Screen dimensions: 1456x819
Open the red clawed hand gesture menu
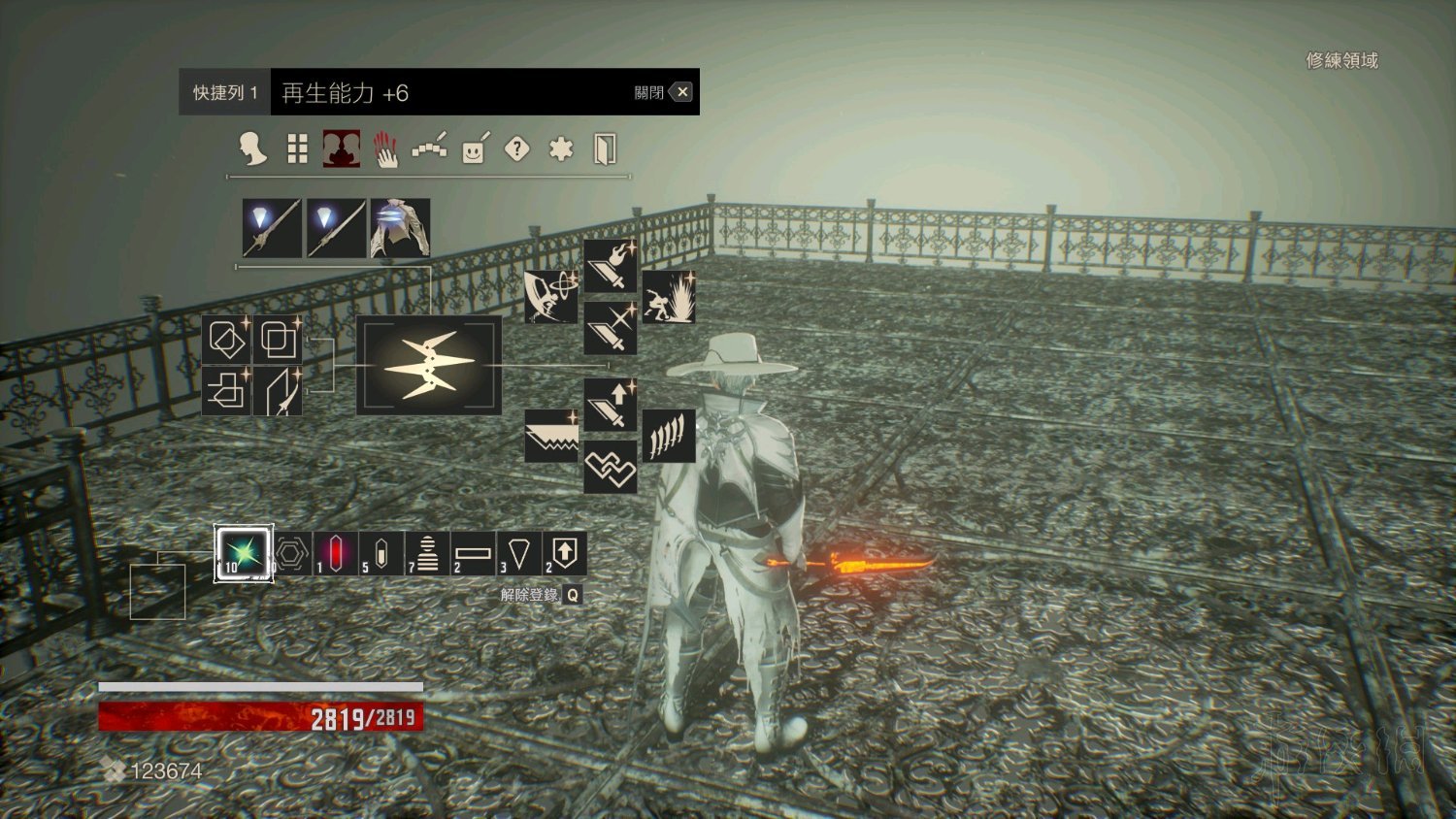click(x=386, y=149)
